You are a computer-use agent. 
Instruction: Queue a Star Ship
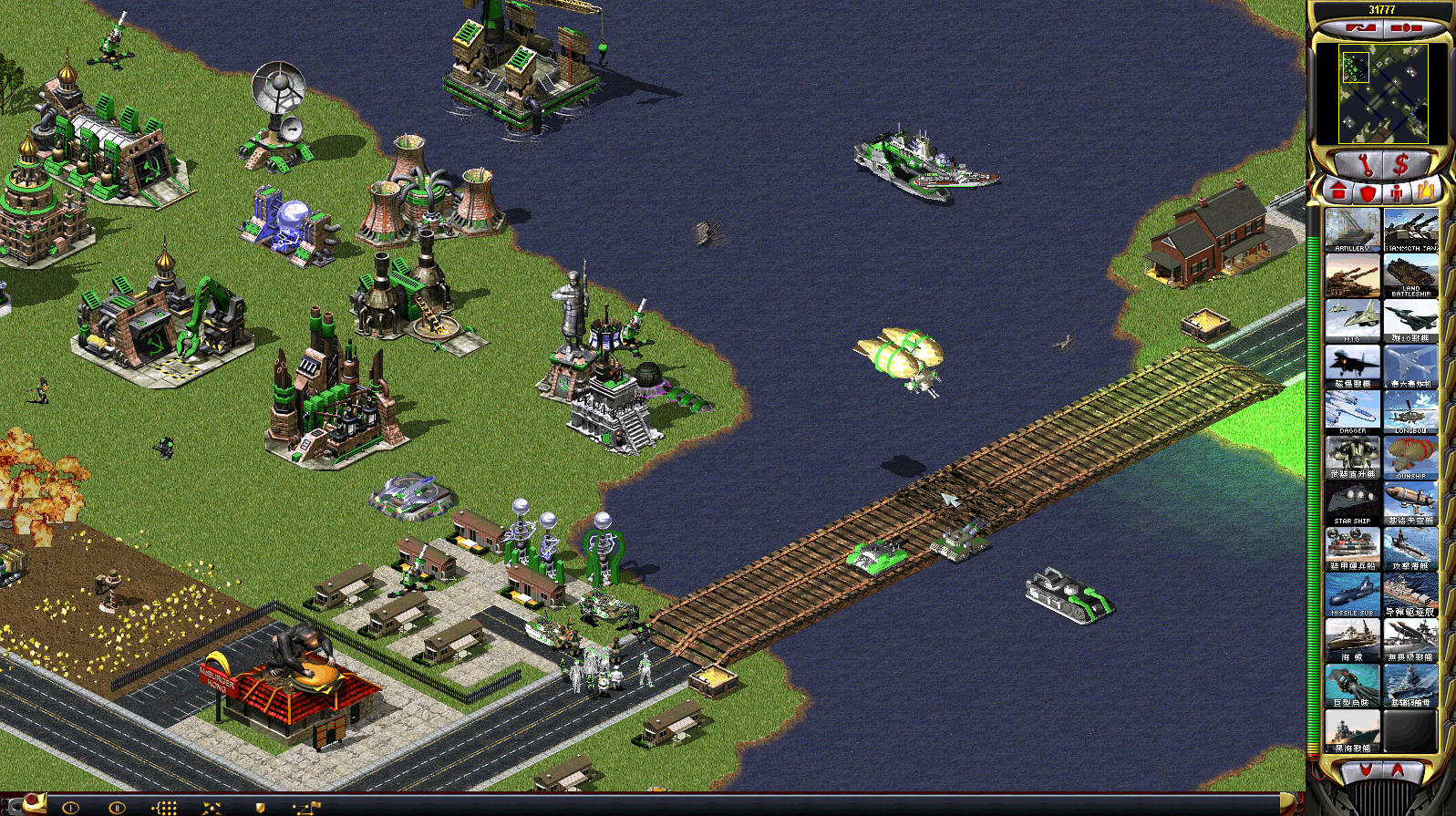[x=1352, y=502]
